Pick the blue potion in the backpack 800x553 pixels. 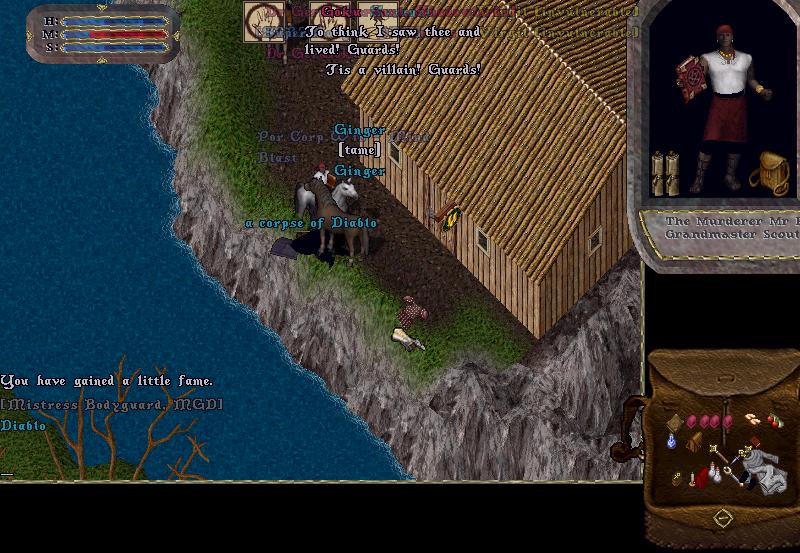point(672,441)
